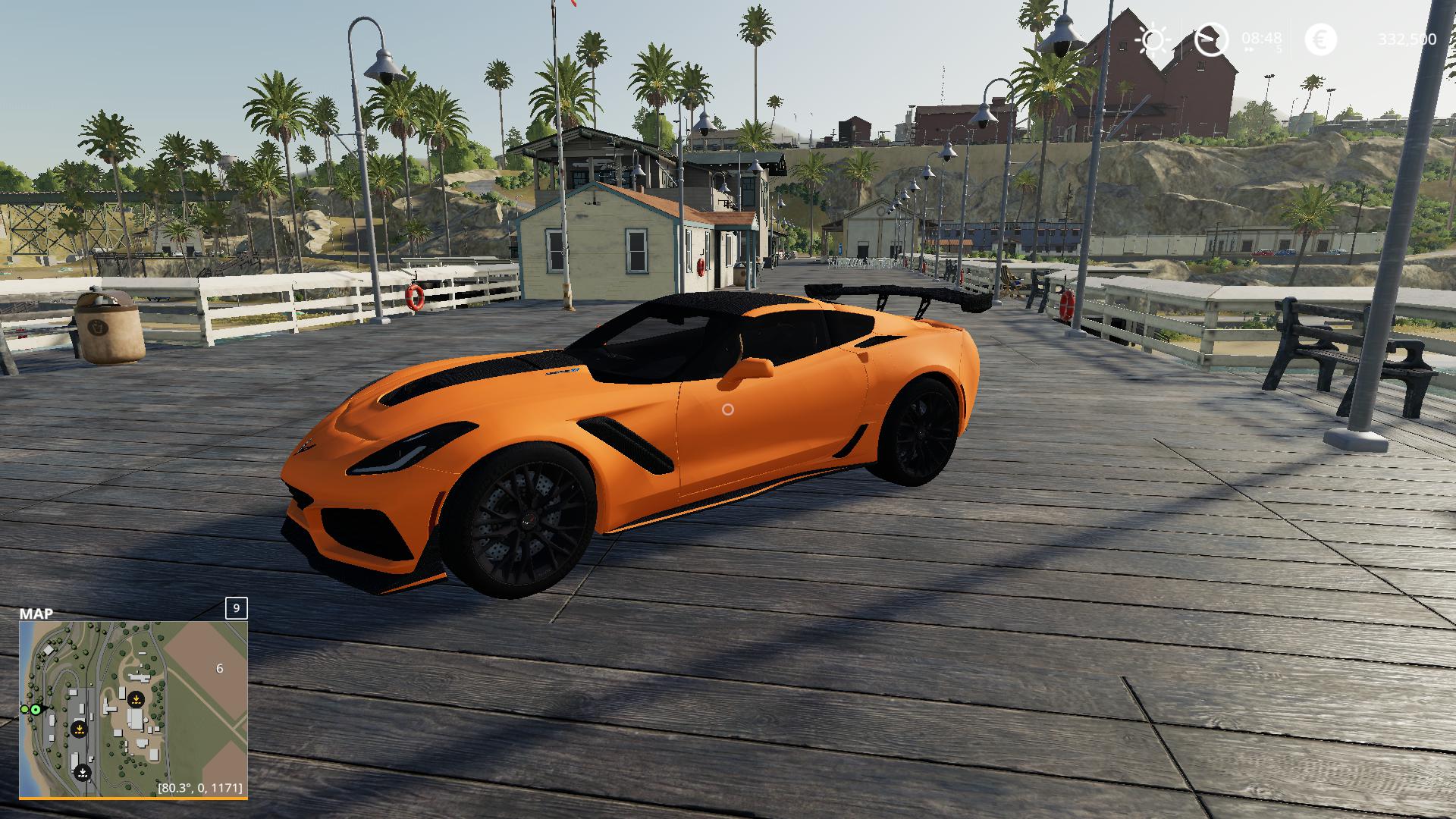
Task: Click the white unloading marker on the minimap
Action: 83,773
